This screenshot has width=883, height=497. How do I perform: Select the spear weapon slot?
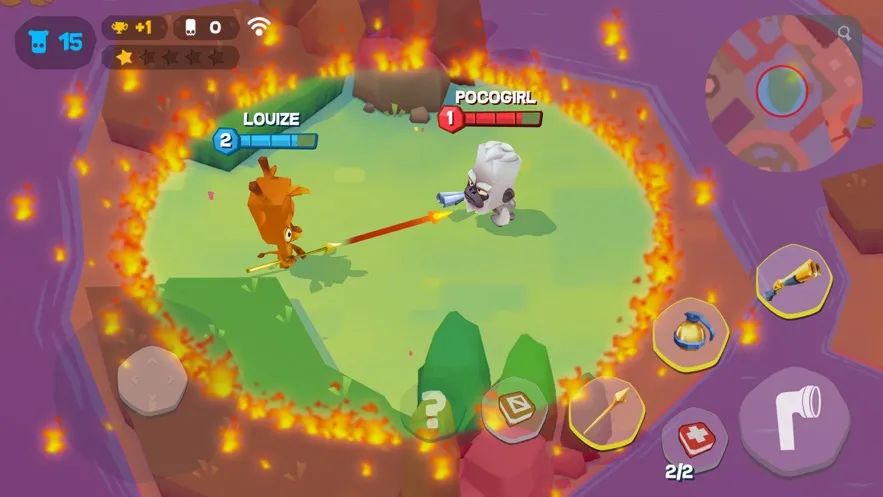(x=606, y=410)
